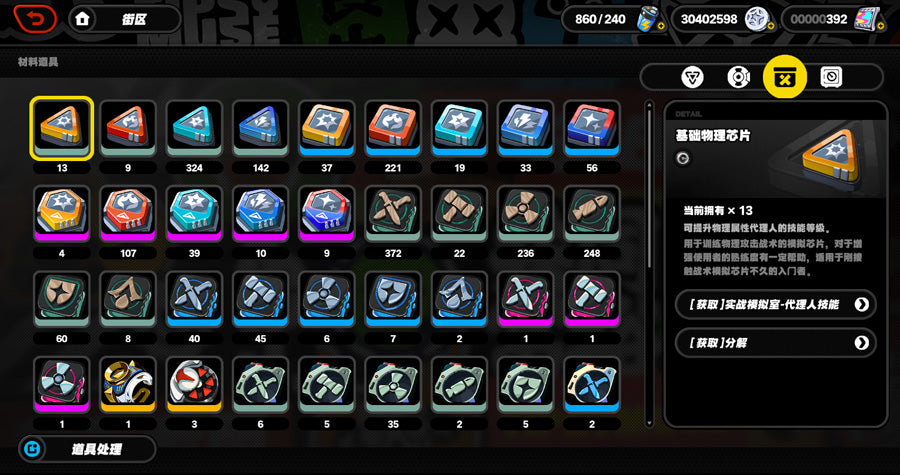The height and width of the screenshot is (475, 900).
Task: Select the red chip with count 107
Action: (x=128, y=212)
